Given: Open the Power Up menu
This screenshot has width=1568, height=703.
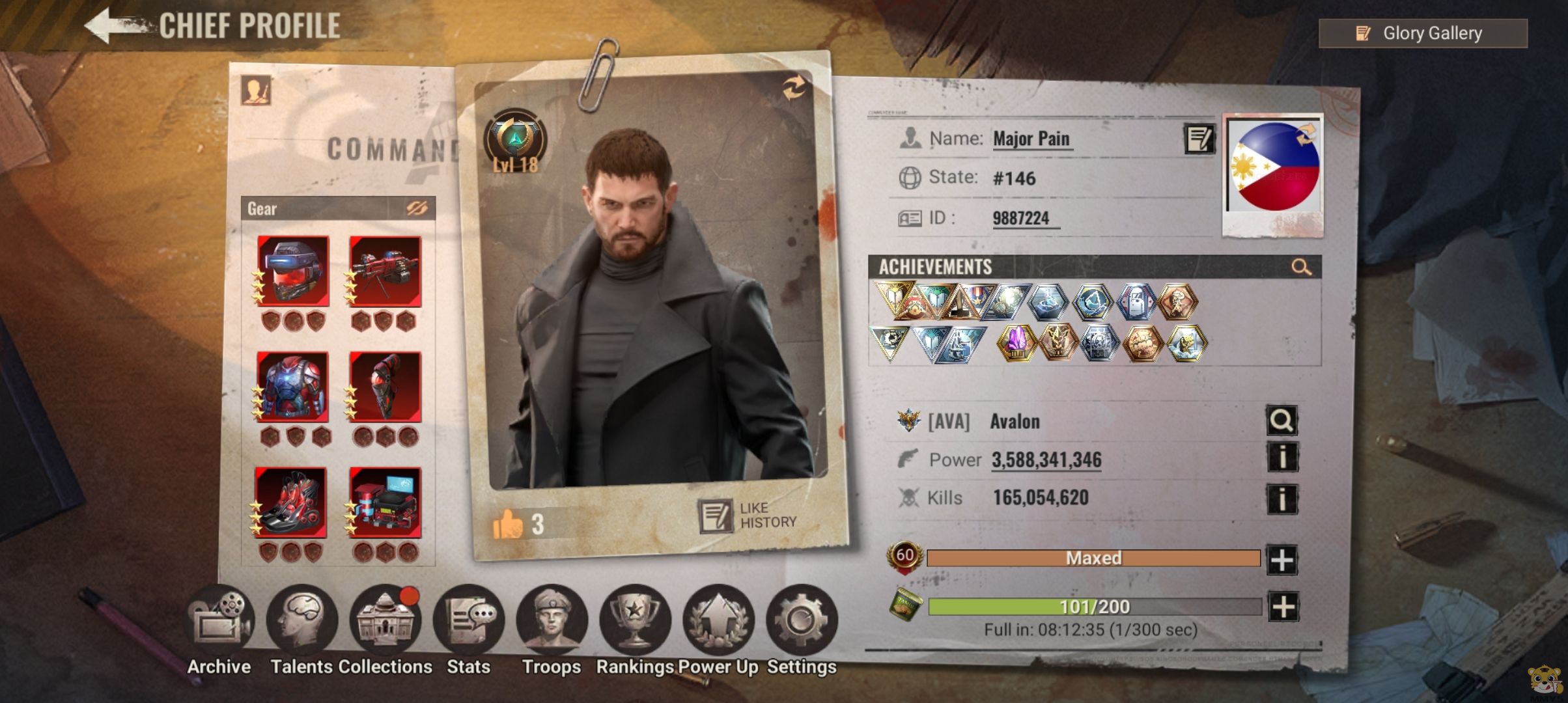Looking at the screenshot, I should [718, 619].
